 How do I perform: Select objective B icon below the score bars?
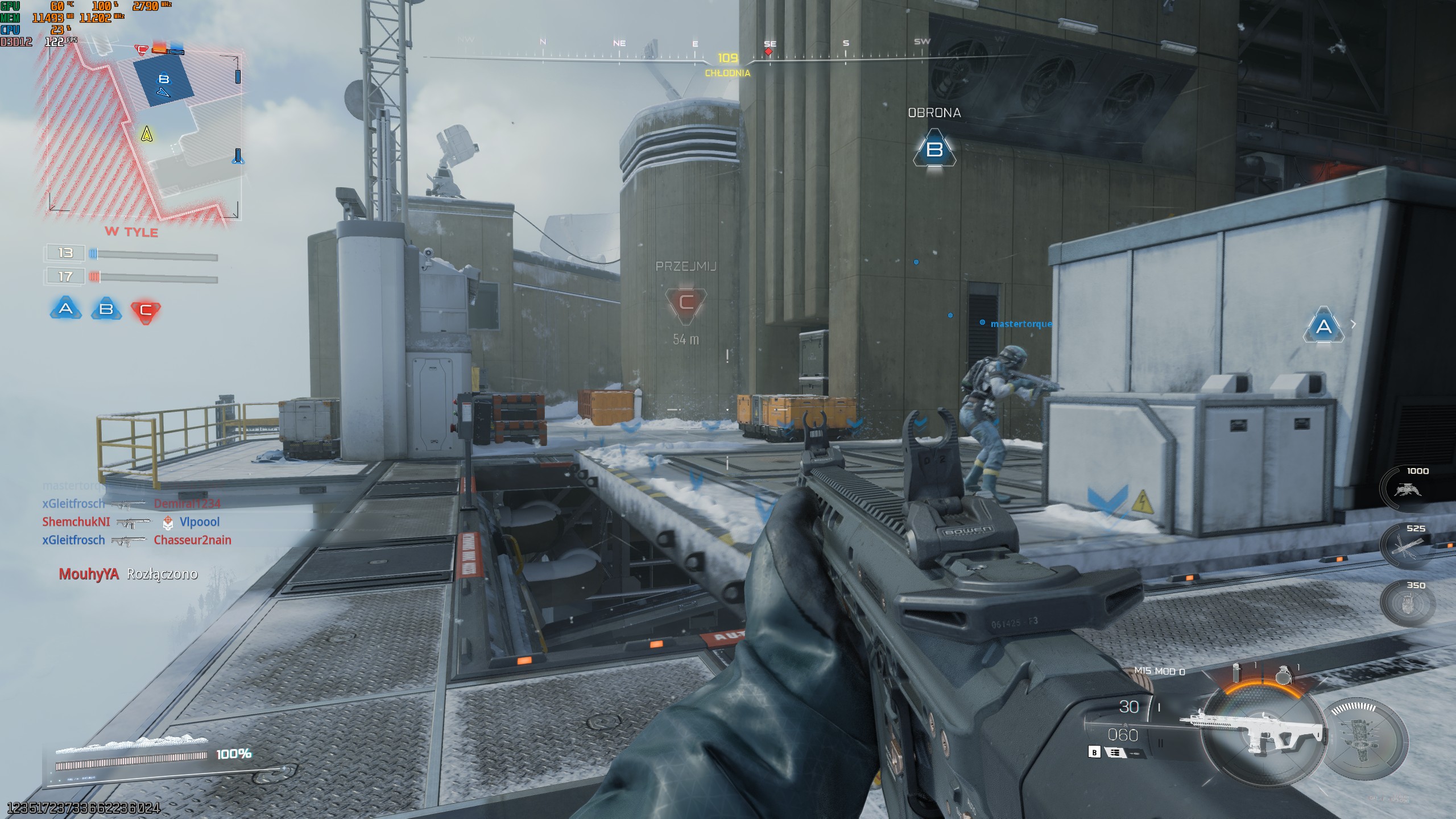click(106, 309)
